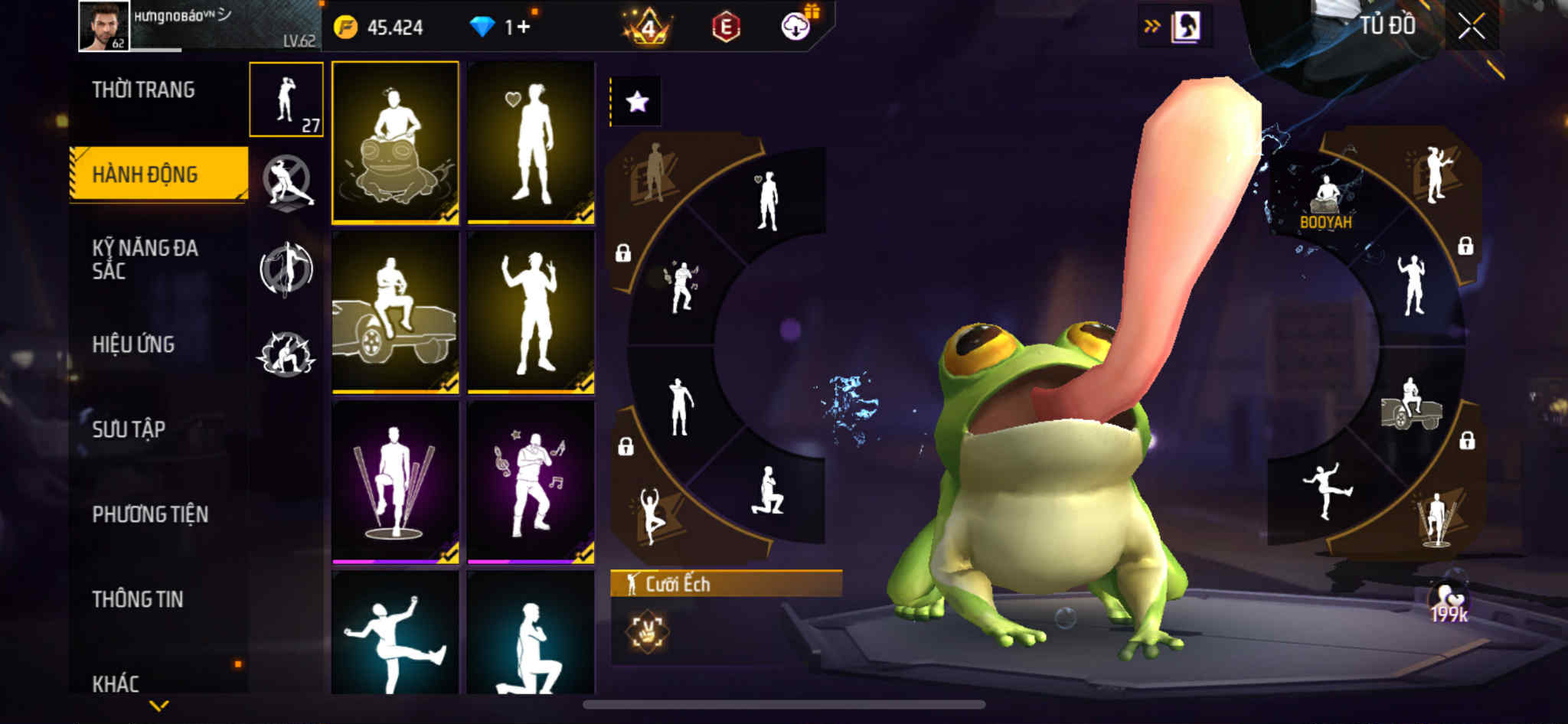Show the Thông Tin section
This screenshot has width=1568, height=724.
click(138, 599)
